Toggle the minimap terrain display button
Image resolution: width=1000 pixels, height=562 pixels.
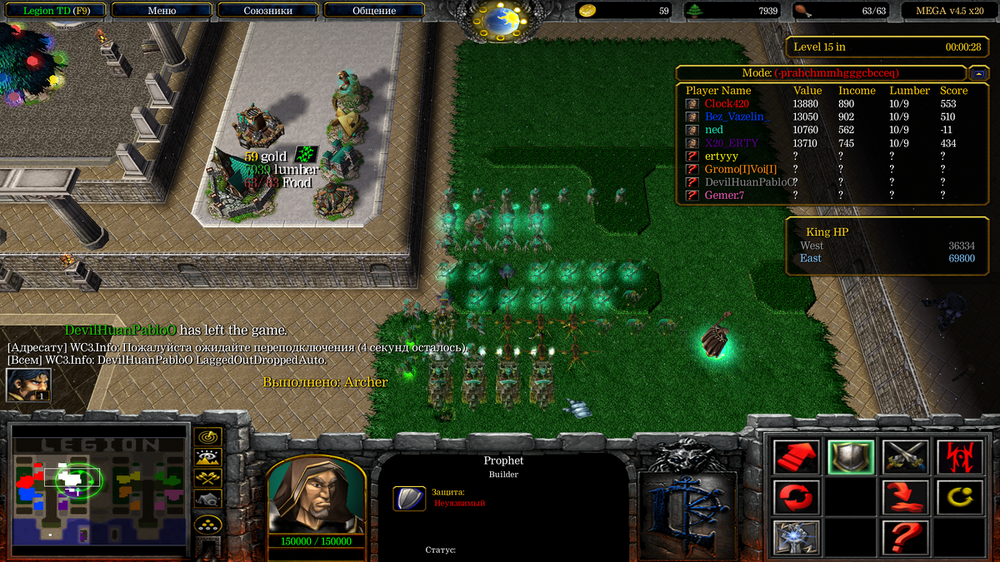tap(208, 458)
